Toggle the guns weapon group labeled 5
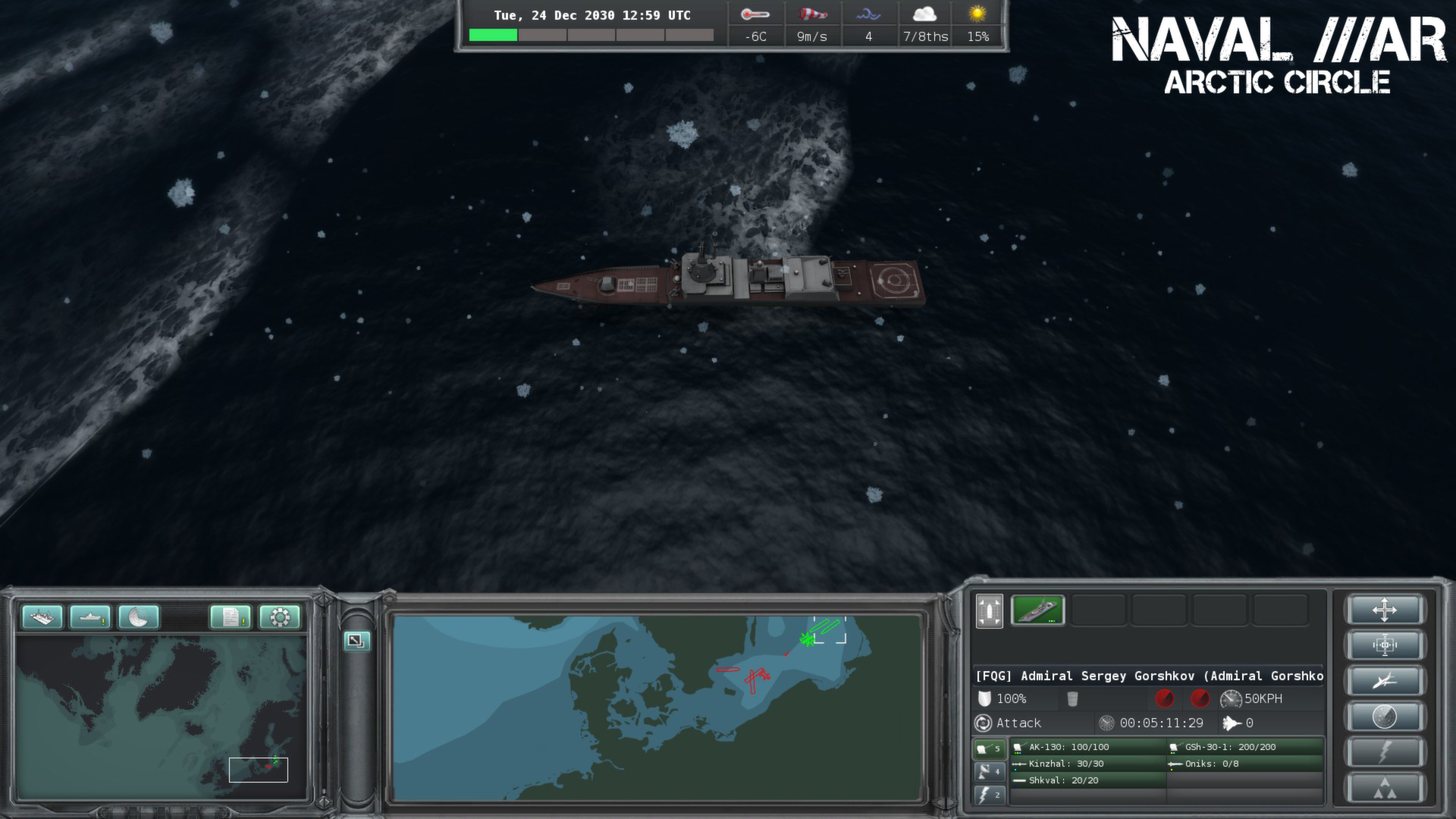This screenshot has height=819, width=1456. [x=990, y=748]
